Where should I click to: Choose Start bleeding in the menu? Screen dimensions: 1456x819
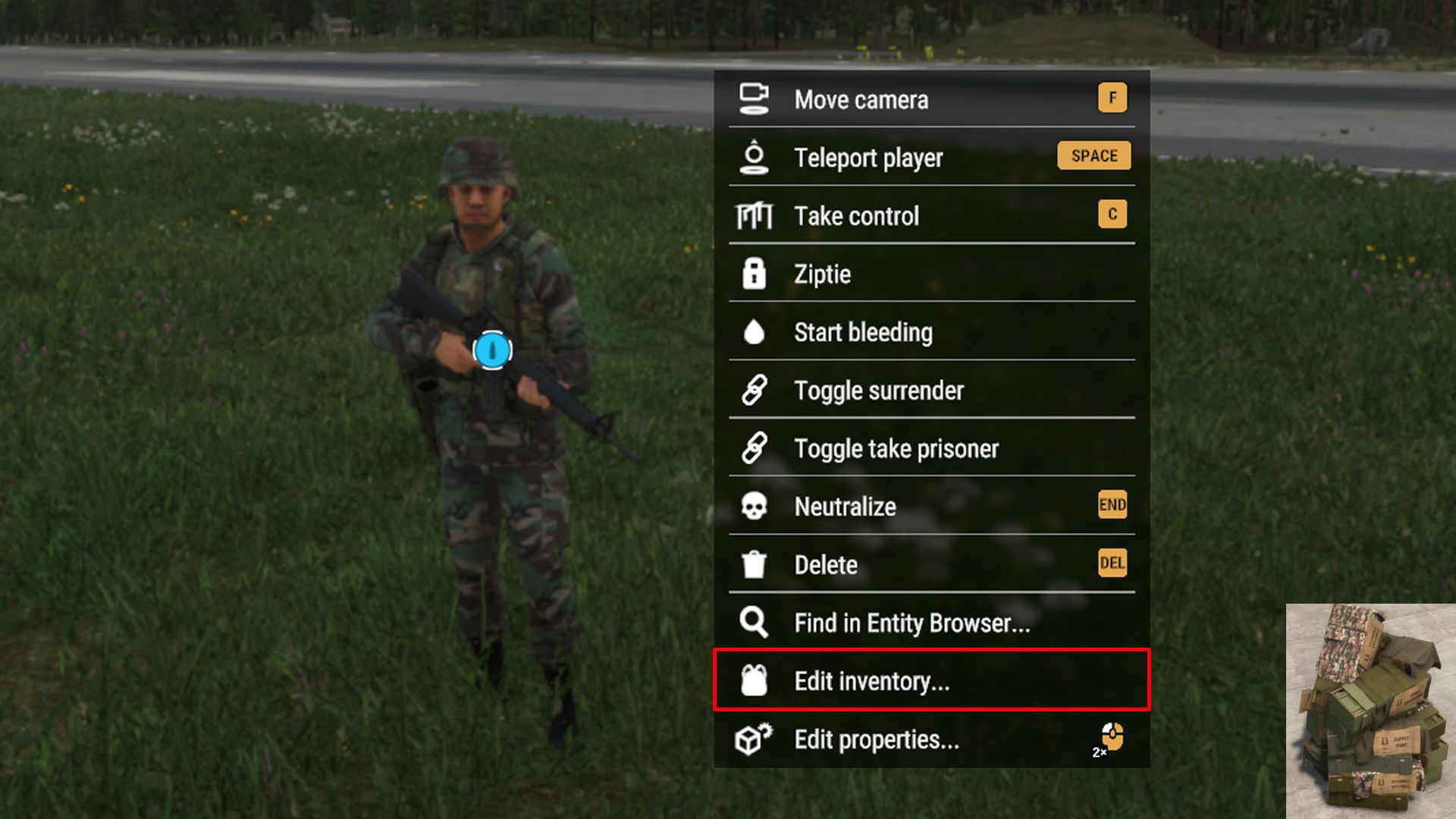point(864,331)
